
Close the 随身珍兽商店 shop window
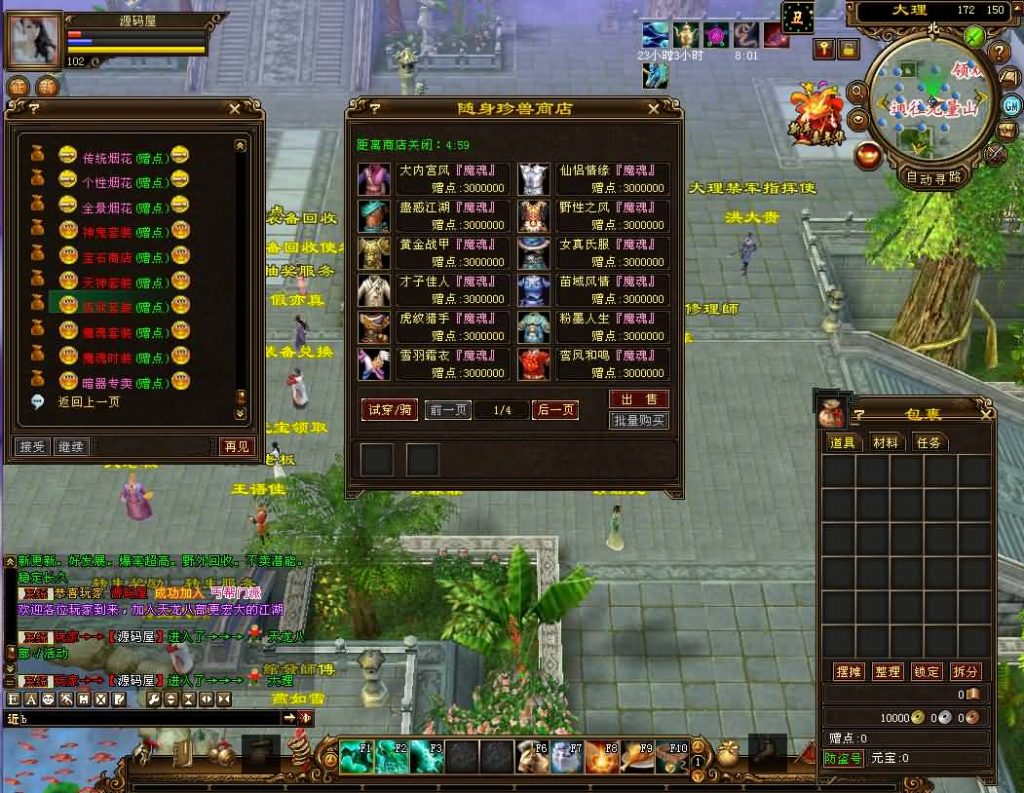coord(653,109)
